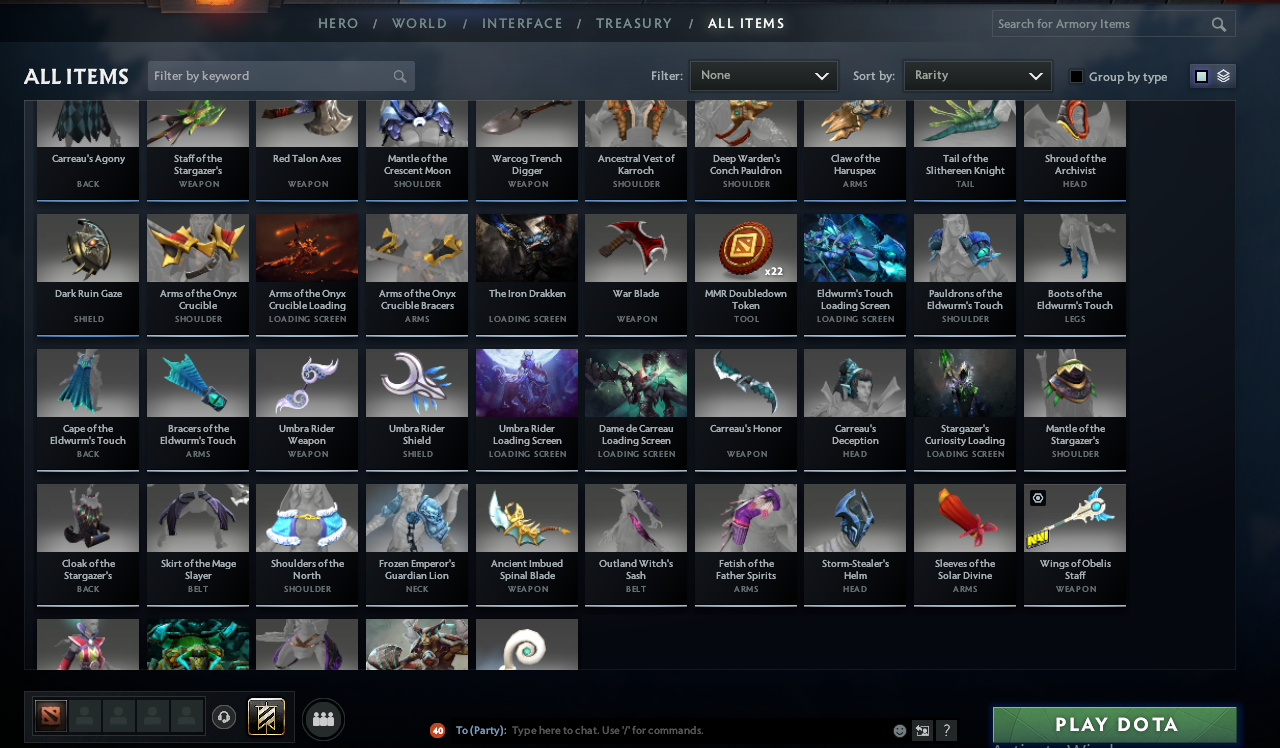Image resolution: width=1280 pixels, height=748 pixels.
Task: Click the keyboard icon beside the chat smiley
Action: (921, 730)
